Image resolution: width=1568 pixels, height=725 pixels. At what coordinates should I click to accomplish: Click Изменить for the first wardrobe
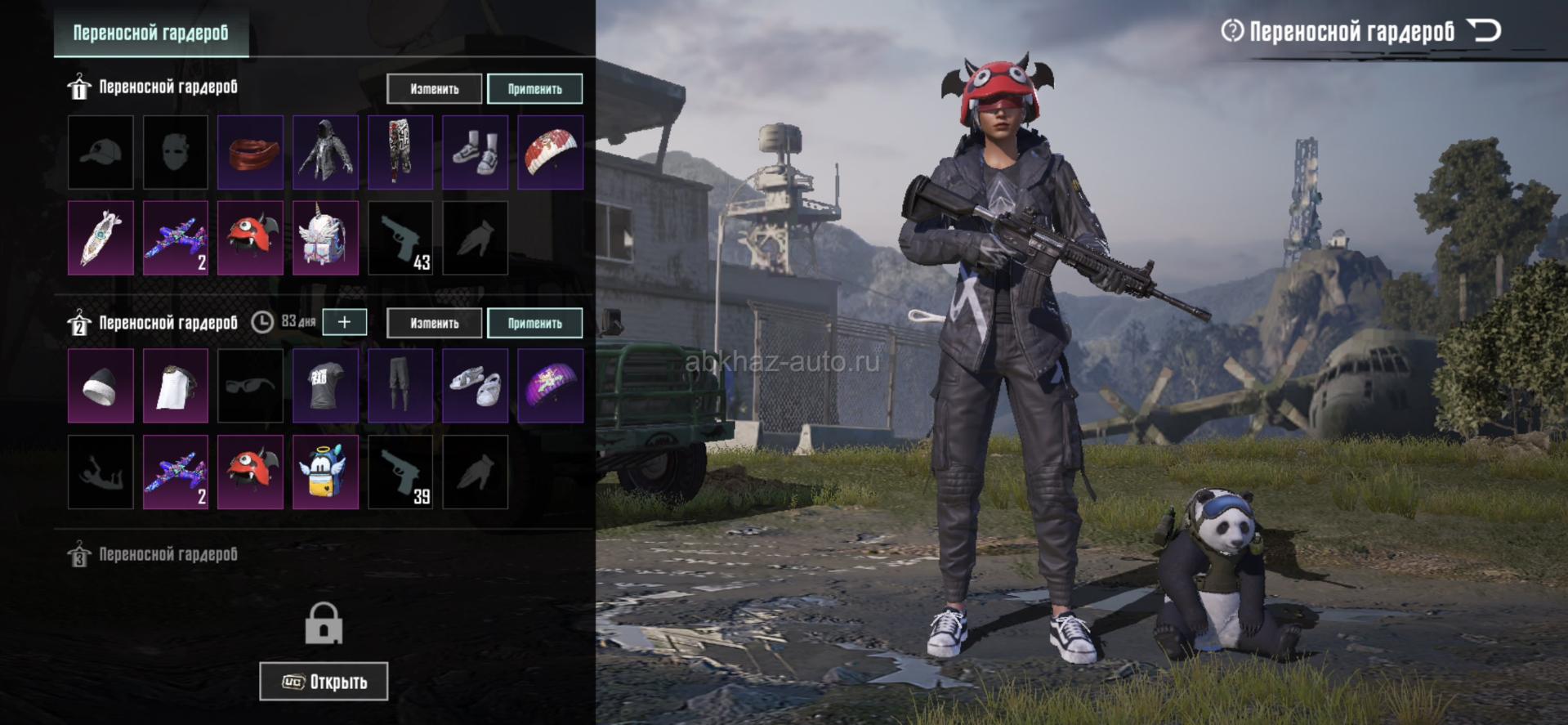click(434, 89)
